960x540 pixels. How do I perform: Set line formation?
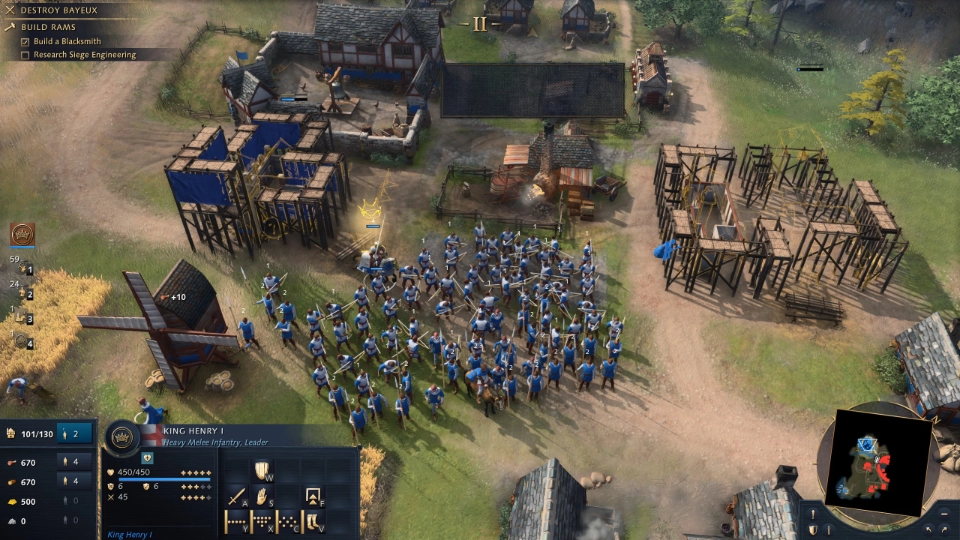click(x=237, y=521)
